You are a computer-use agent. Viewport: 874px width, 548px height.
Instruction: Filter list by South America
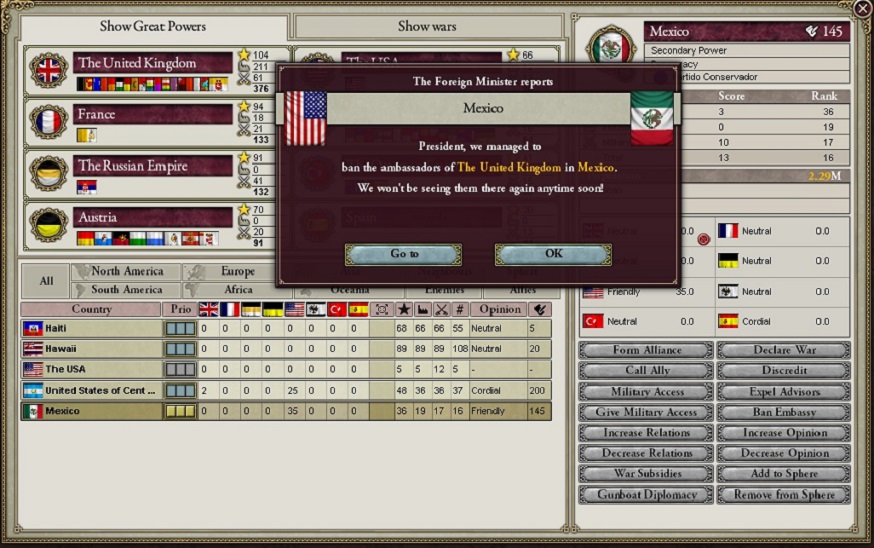pyautogui.click(x=126, y=290)
